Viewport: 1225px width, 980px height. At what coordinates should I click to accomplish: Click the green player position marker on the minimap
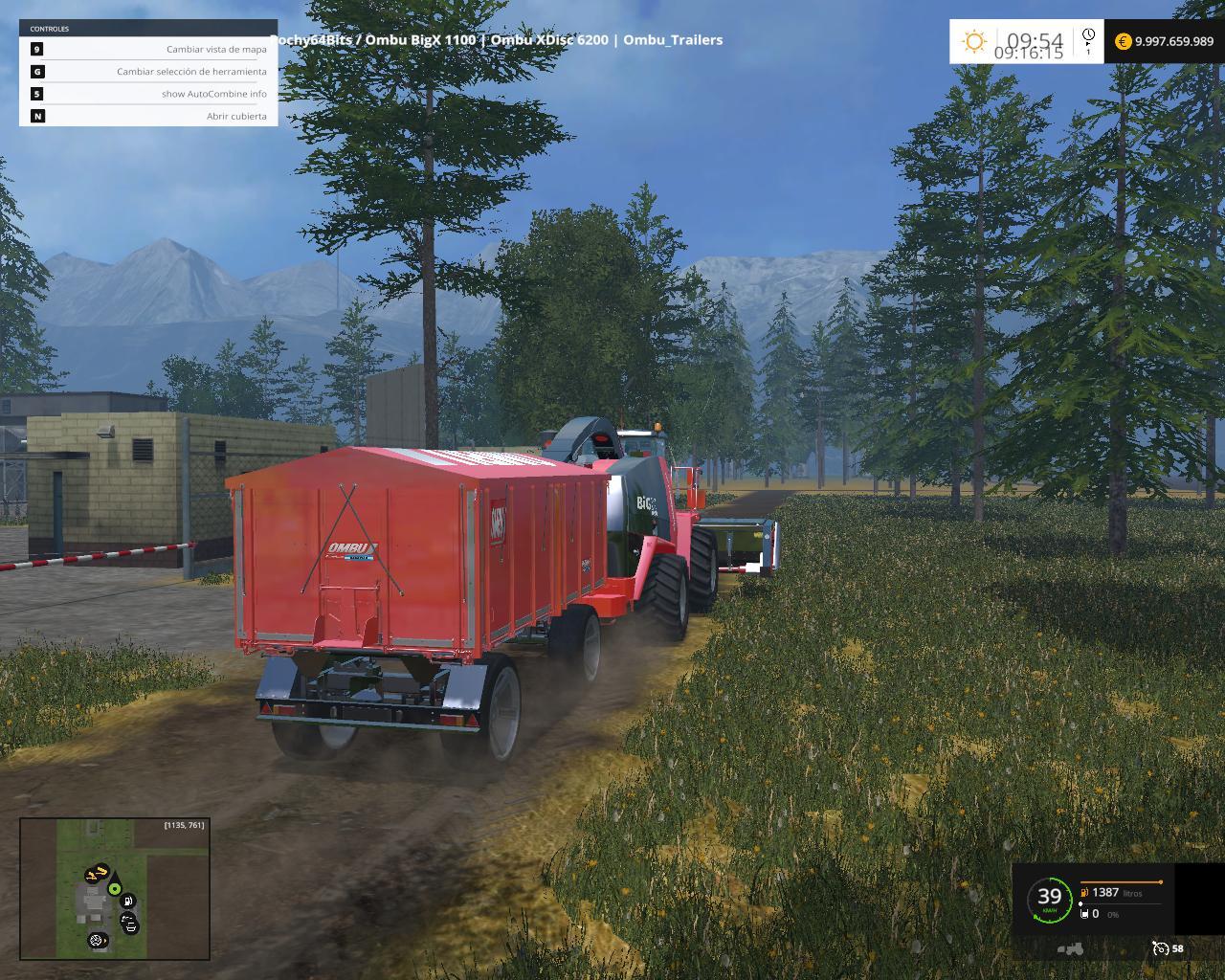(x=115, y=889)
